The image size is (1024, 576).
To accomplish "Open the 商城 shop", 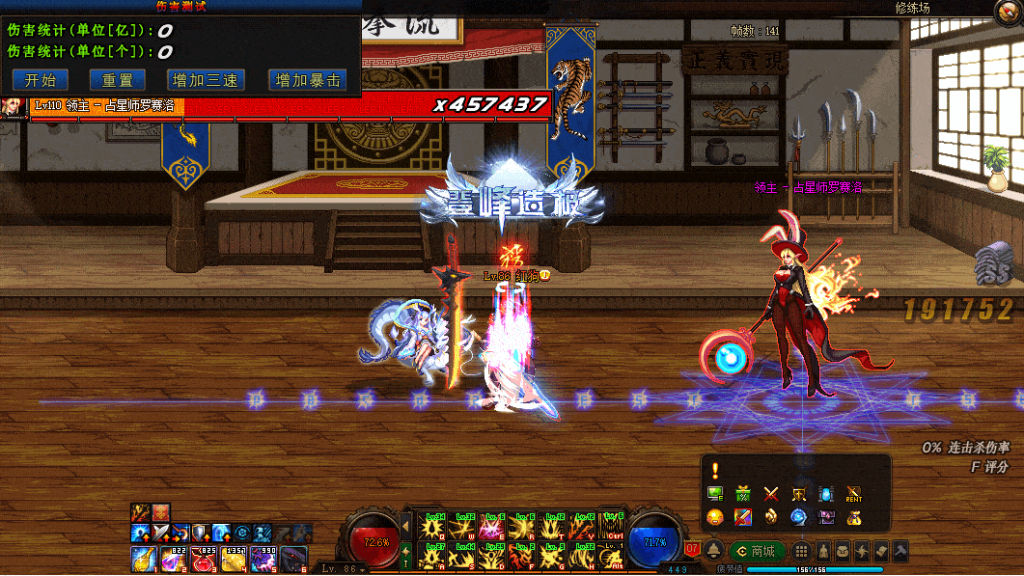I will coord(757,551).
